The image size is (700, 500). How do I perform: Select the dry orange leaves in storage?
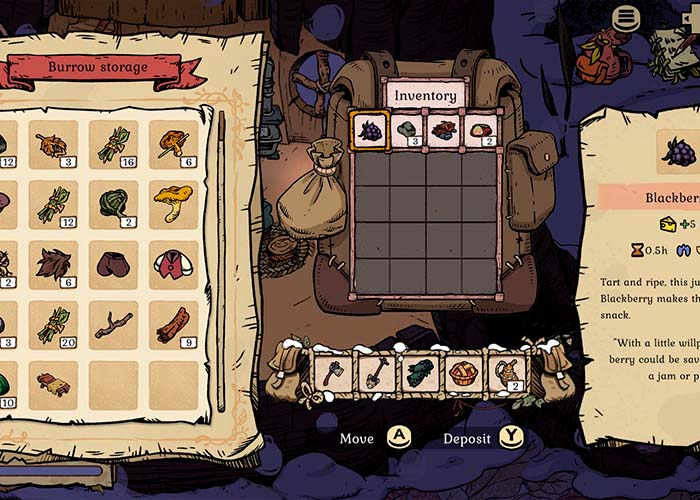(x=53, y=146)
